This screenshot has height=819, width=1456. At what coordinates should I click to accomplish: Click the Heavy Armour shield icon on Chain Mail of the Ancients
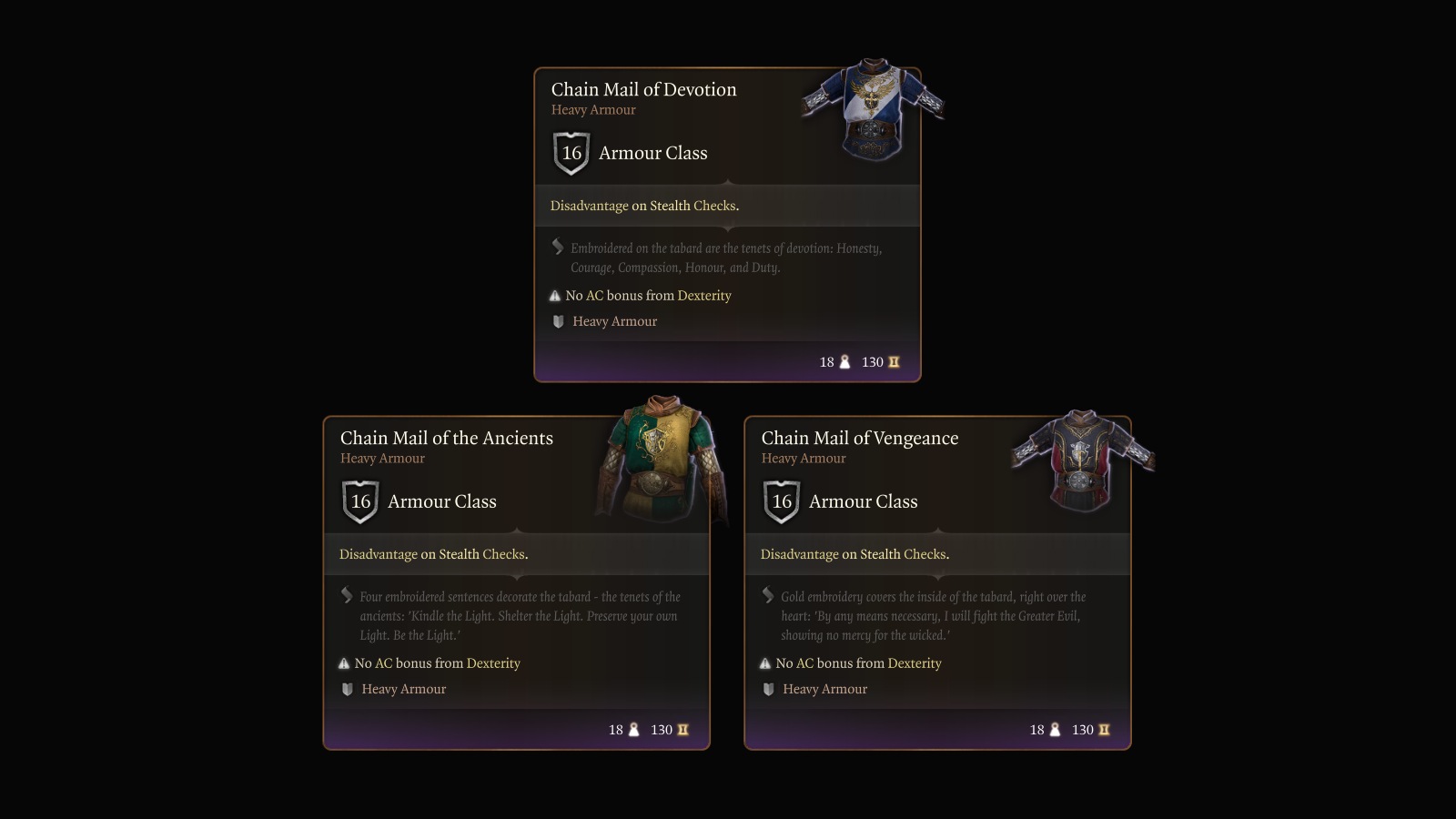point(347,689)
